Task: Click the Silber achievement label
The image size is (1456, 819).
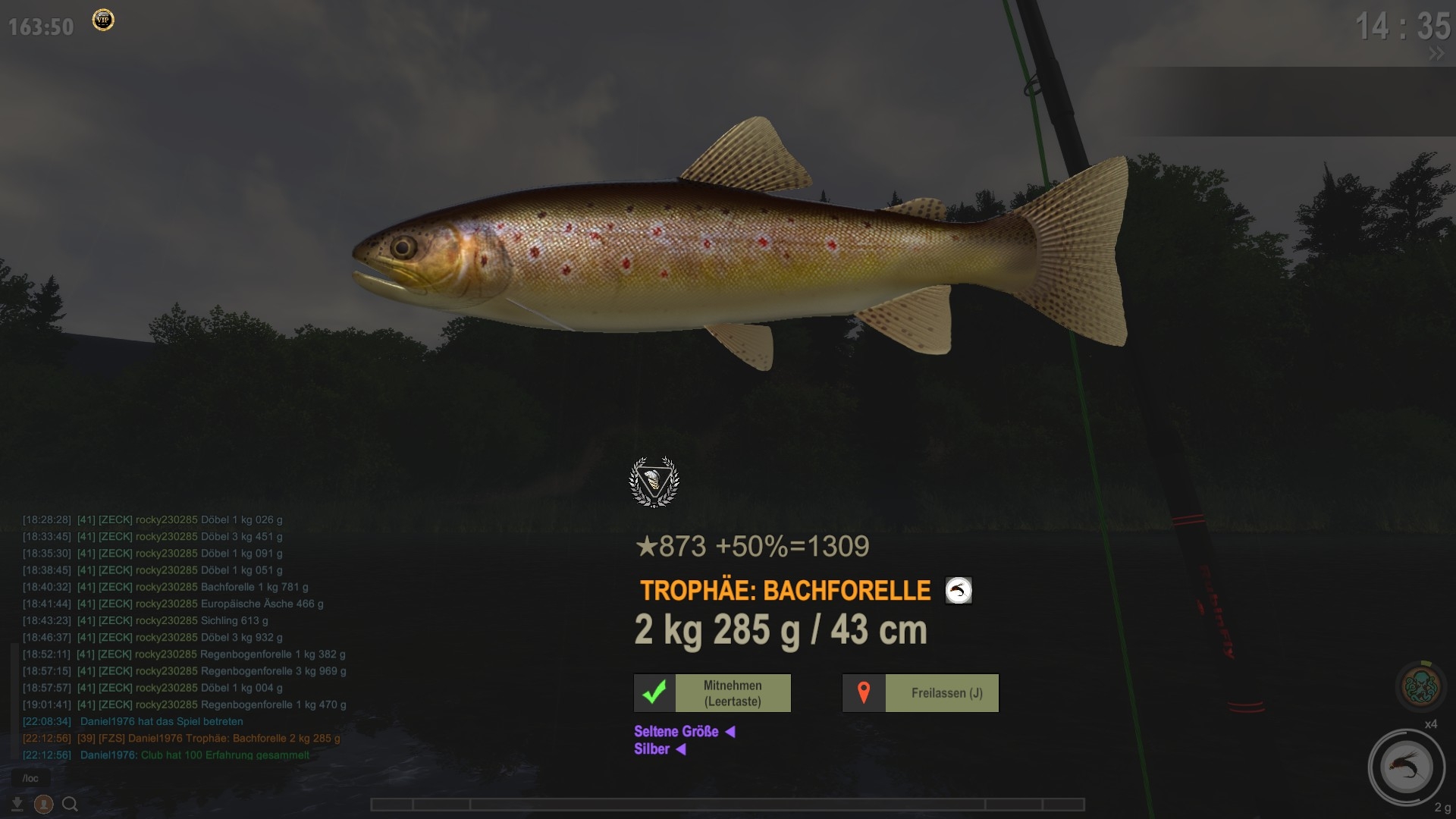Action: (652, 749)
